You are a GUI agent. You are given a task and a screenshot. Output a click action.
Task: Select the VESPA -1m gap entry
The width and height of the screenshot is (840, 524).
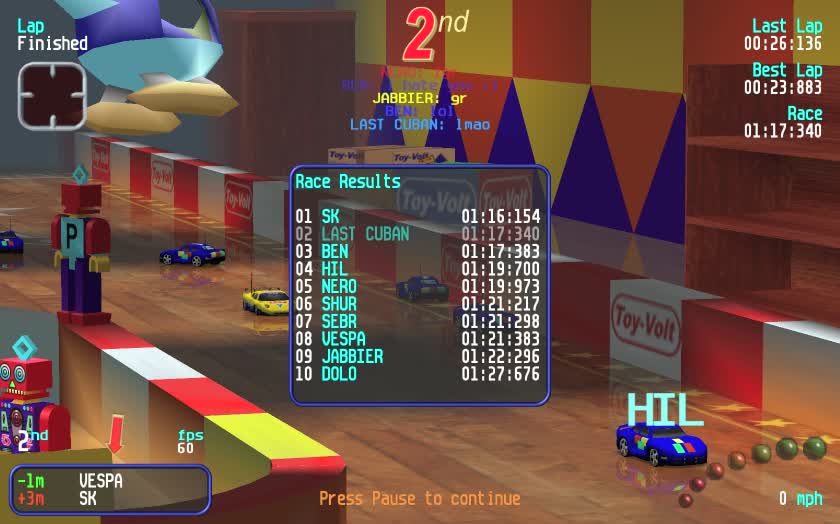click(70, 481)
